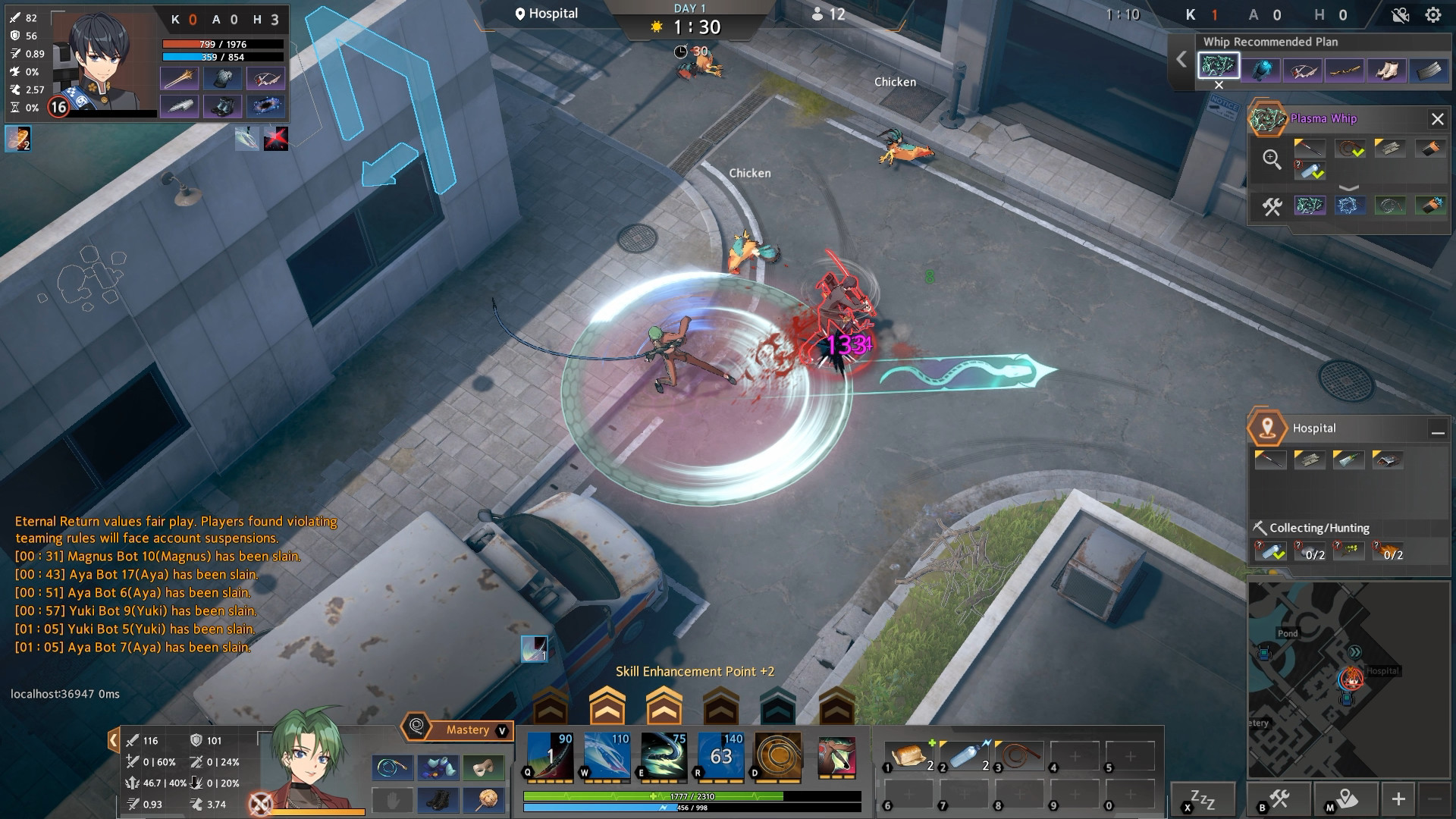Minimize the Hospital panel
1456x819 pixels.
[x=1438, y=430]
